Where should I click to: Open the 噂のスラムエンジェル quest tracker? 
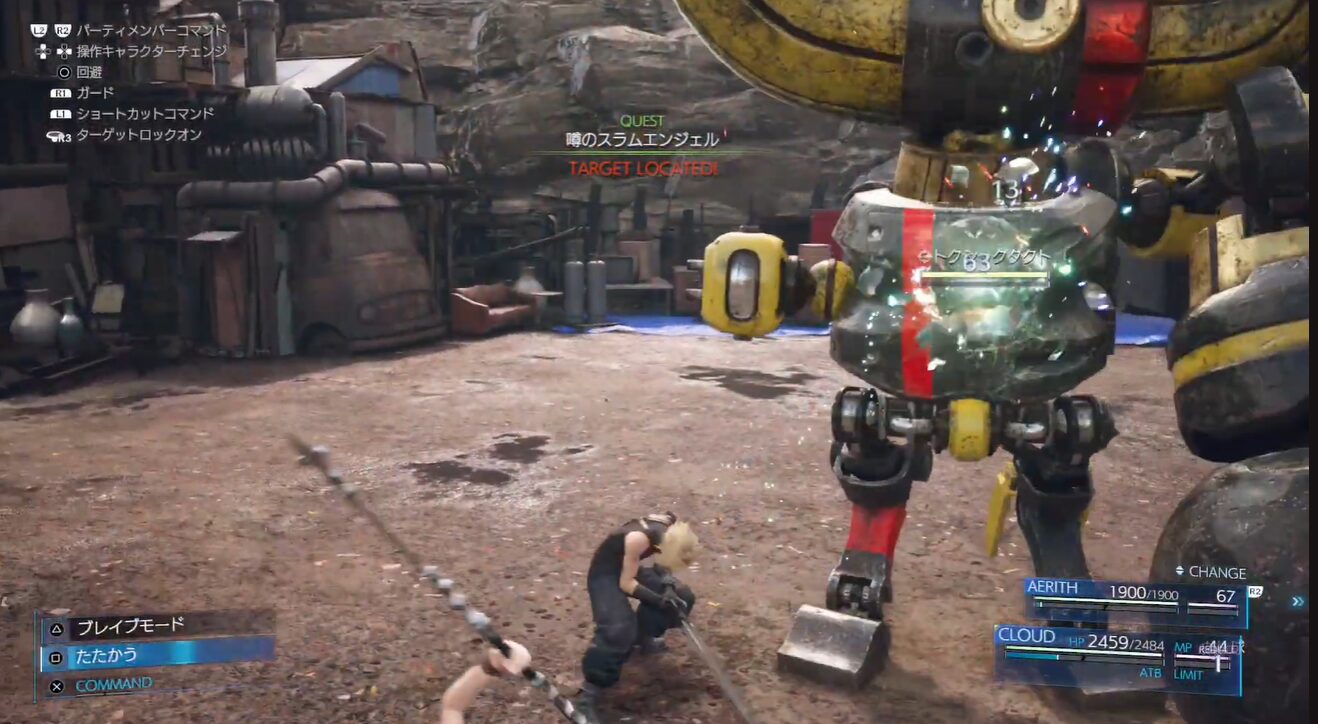[641, 140]
